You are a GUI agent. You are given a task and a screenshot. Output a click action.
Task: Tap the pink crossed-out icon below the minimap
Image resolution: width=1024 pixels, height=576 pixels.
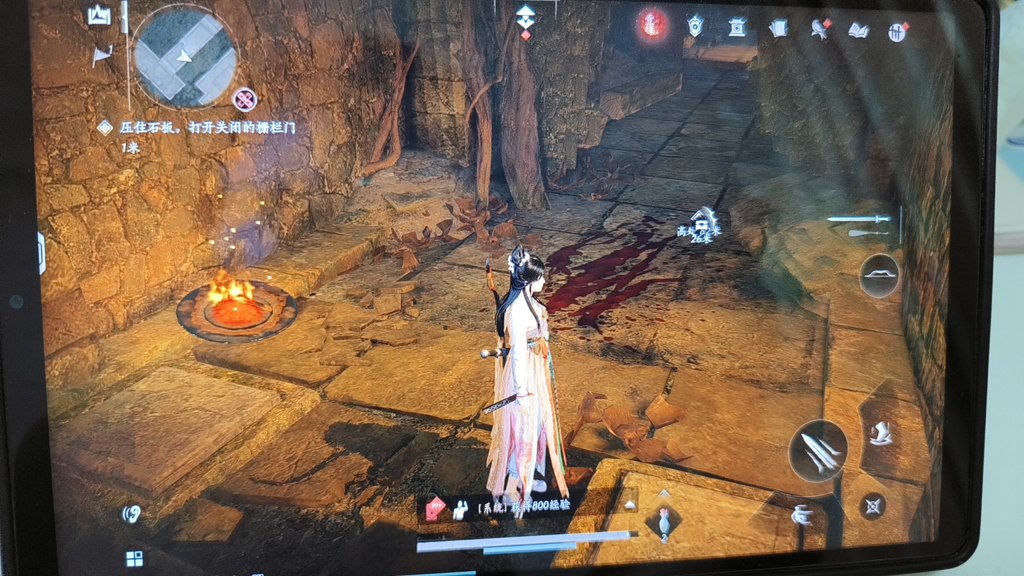244,99
